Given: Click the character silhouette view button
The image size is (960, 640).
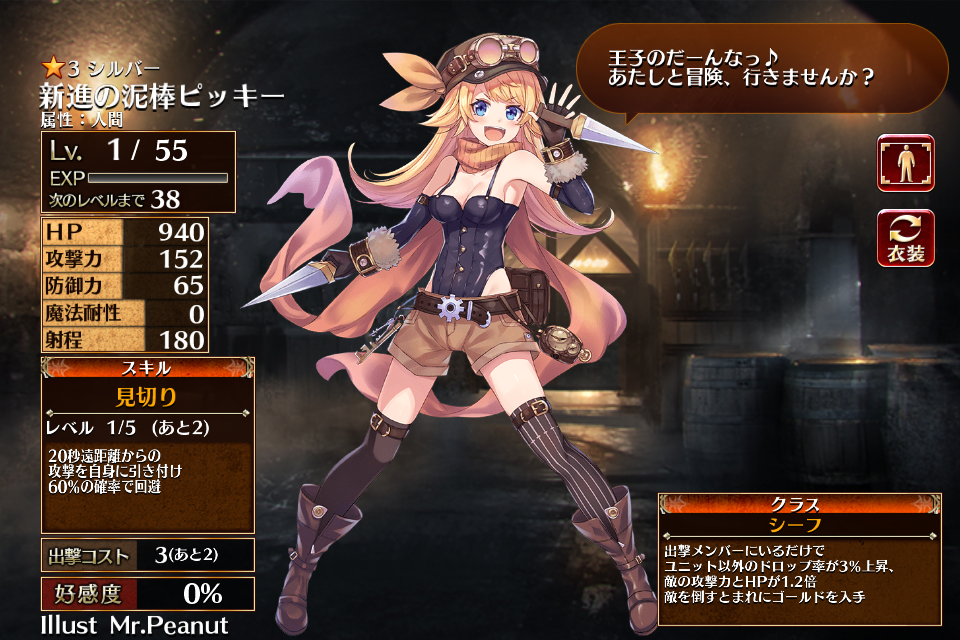Looking at the screenshot, I should coord(906,163).
